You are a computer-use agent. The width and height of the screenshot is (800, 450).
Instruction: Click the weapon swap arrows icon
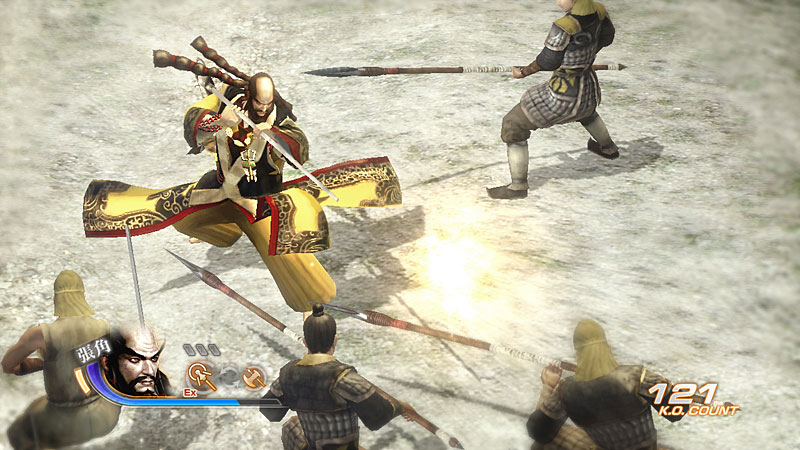[229, 376]
